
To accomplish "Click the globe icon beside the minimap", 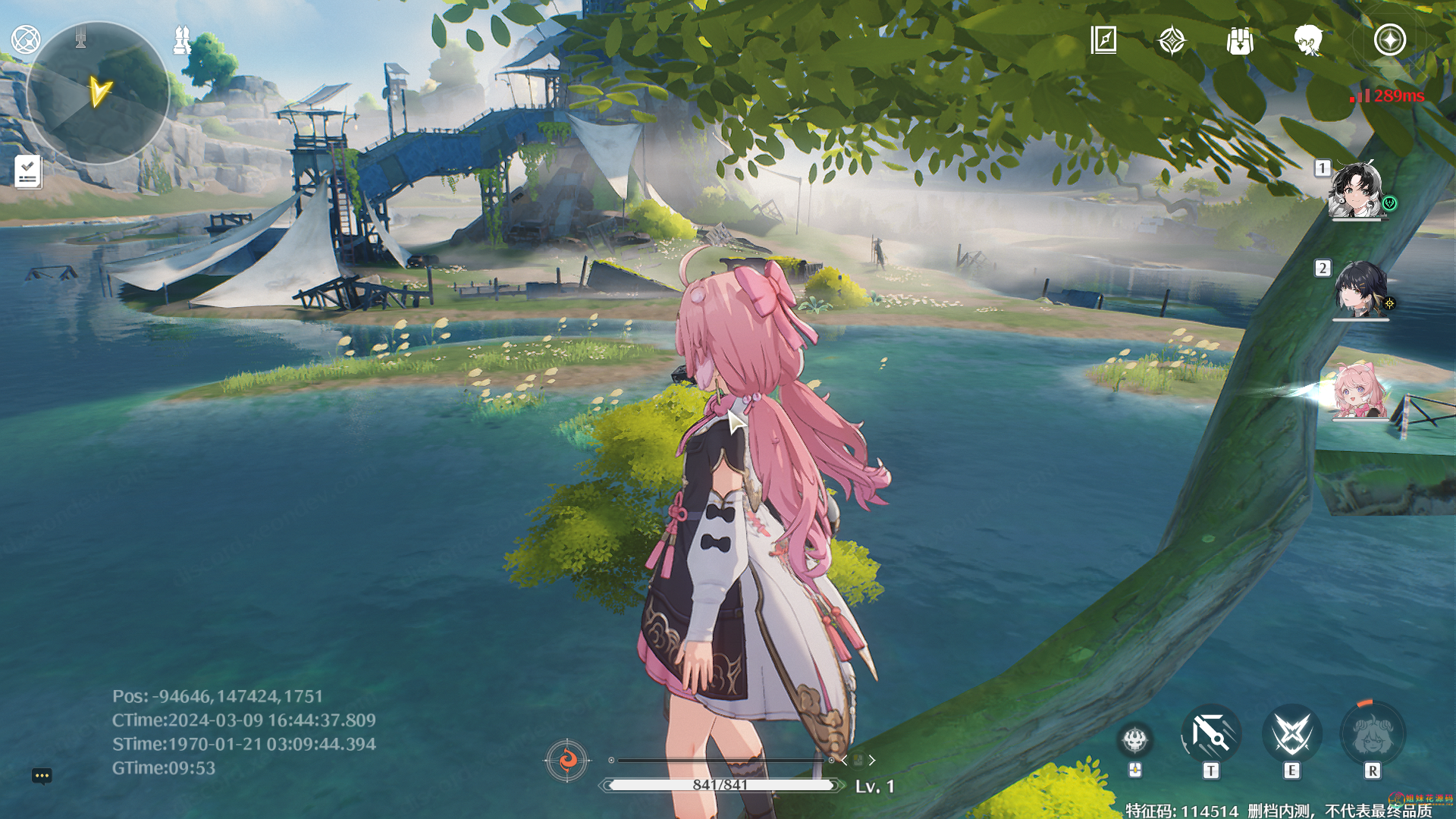I will (x=26, y=39).
